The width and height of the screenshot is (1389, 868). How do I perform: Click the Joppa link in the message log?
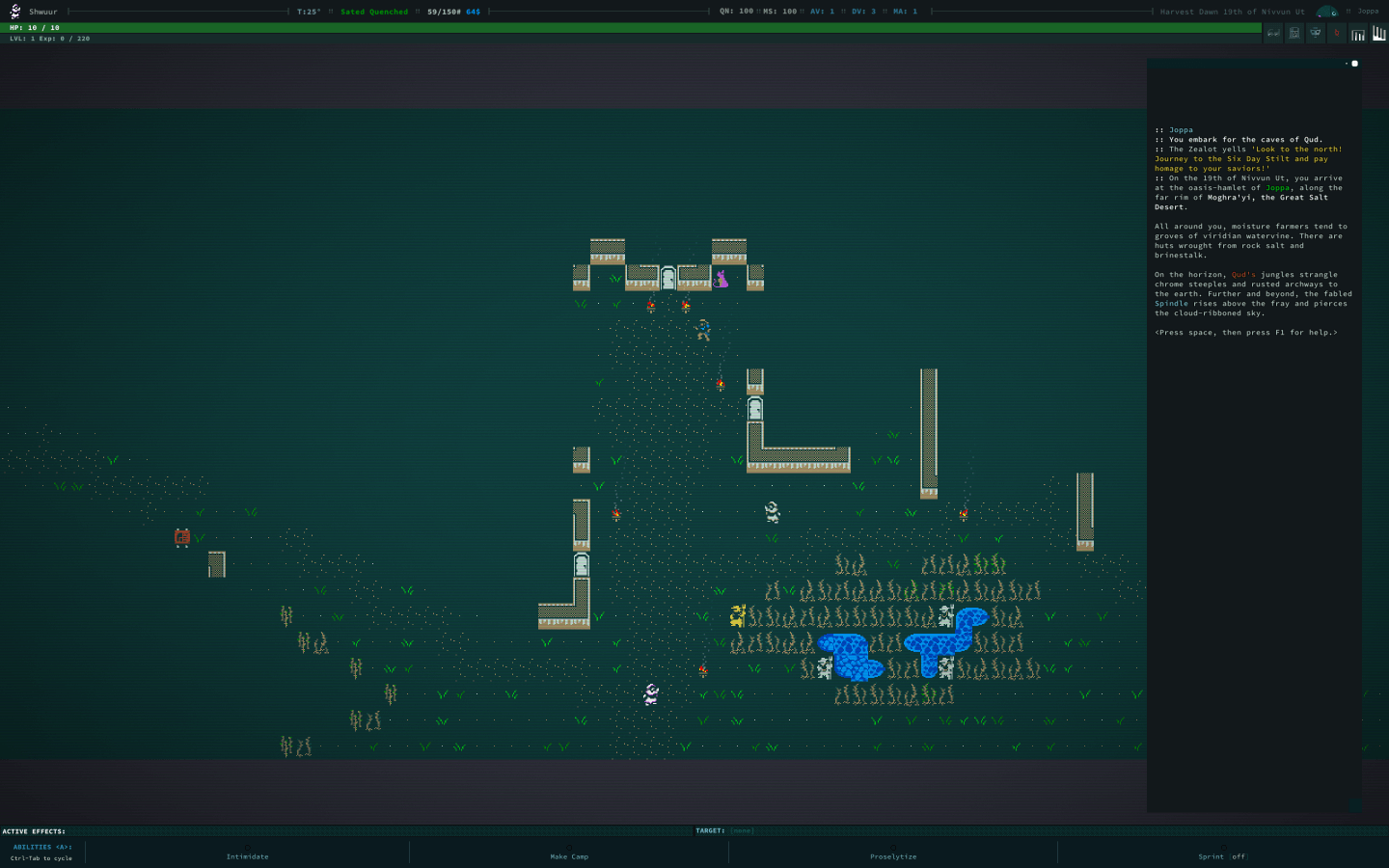1276,188
